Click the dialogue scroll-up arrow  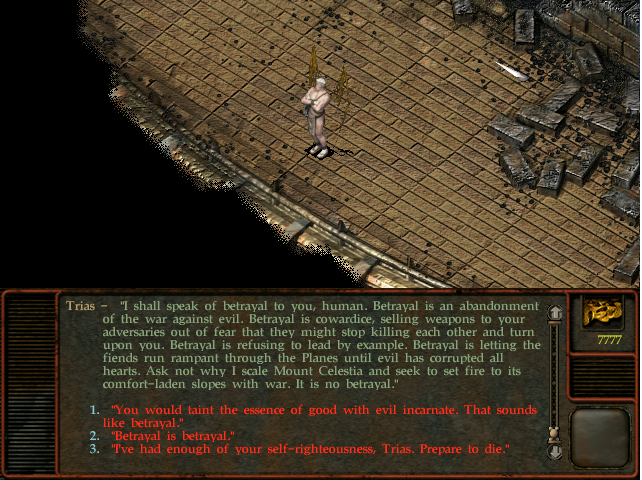point(555,315)
